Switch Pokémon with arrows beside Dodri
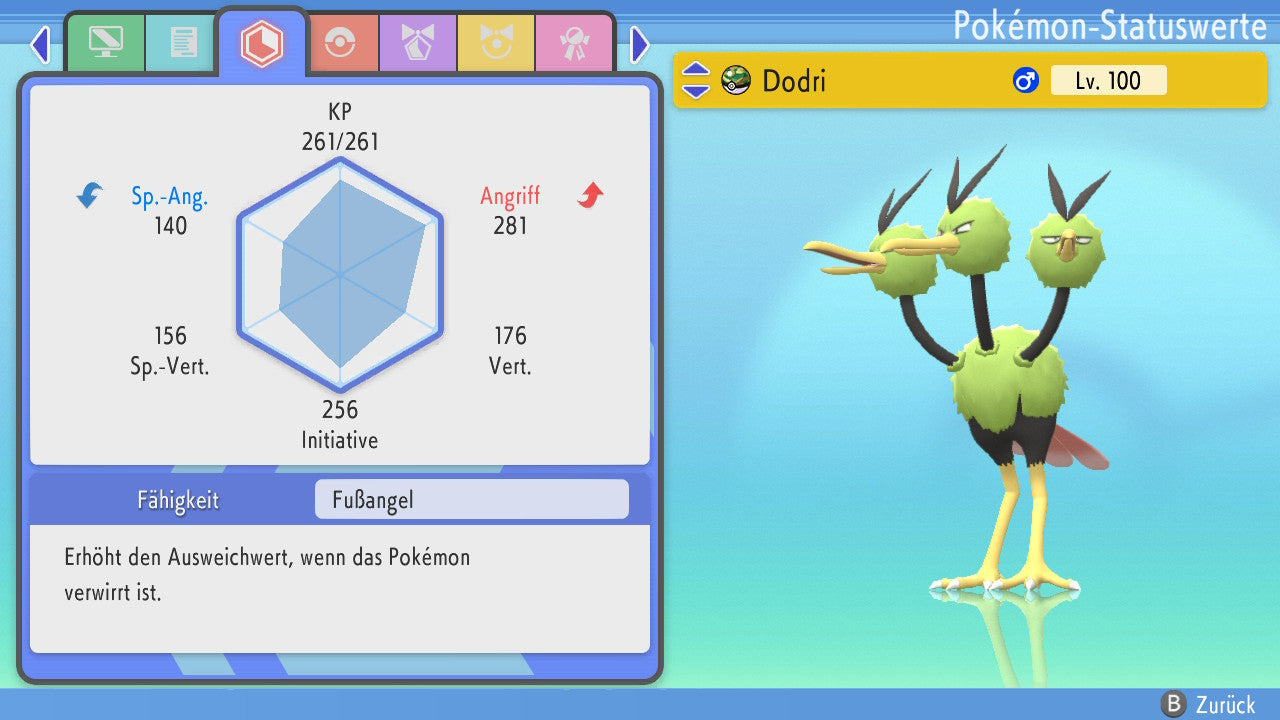This screenshot has width=1280, height=720. tap(696, 80)
